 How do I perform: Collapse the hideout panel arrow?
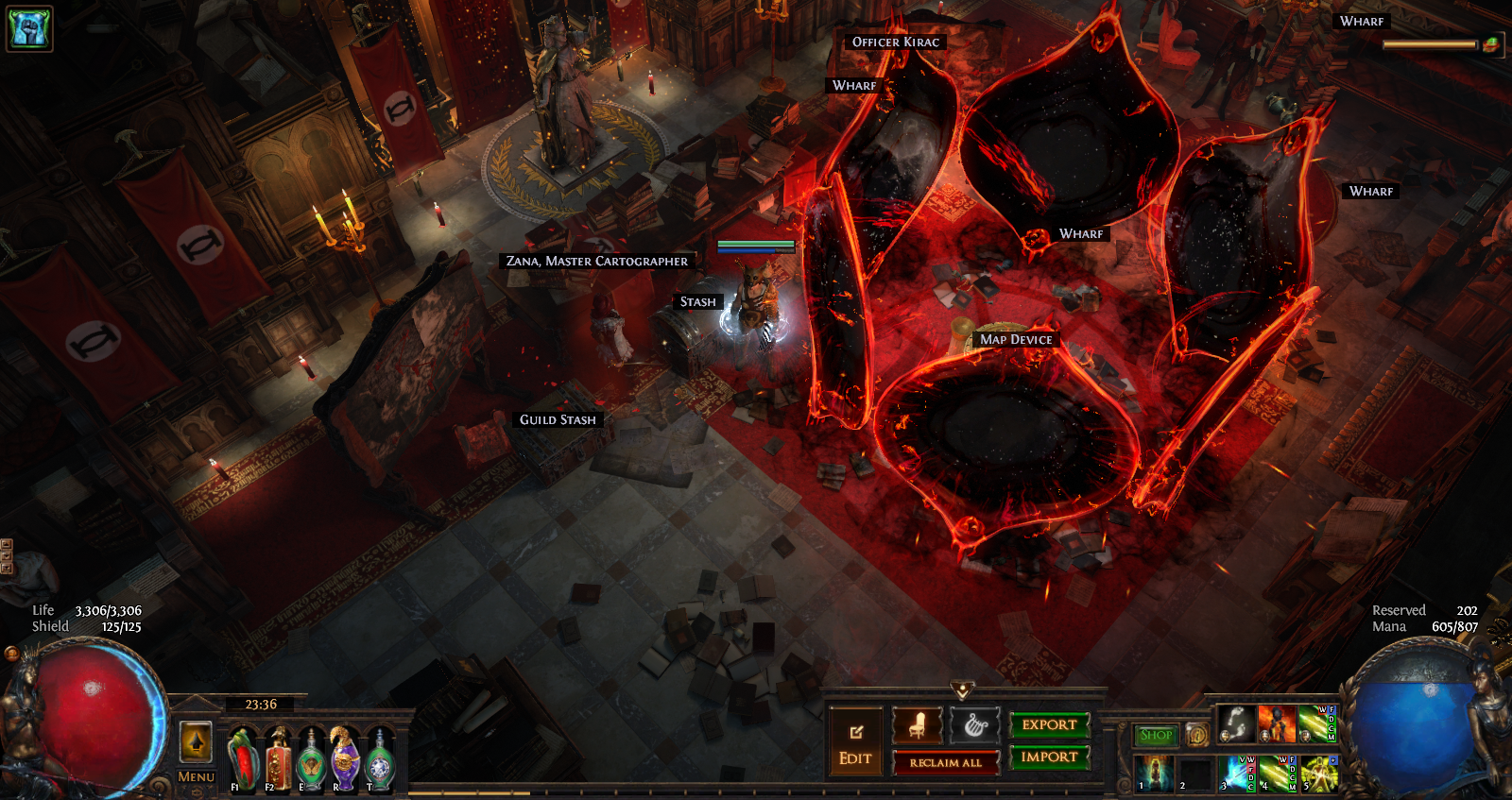click(962, 690)
